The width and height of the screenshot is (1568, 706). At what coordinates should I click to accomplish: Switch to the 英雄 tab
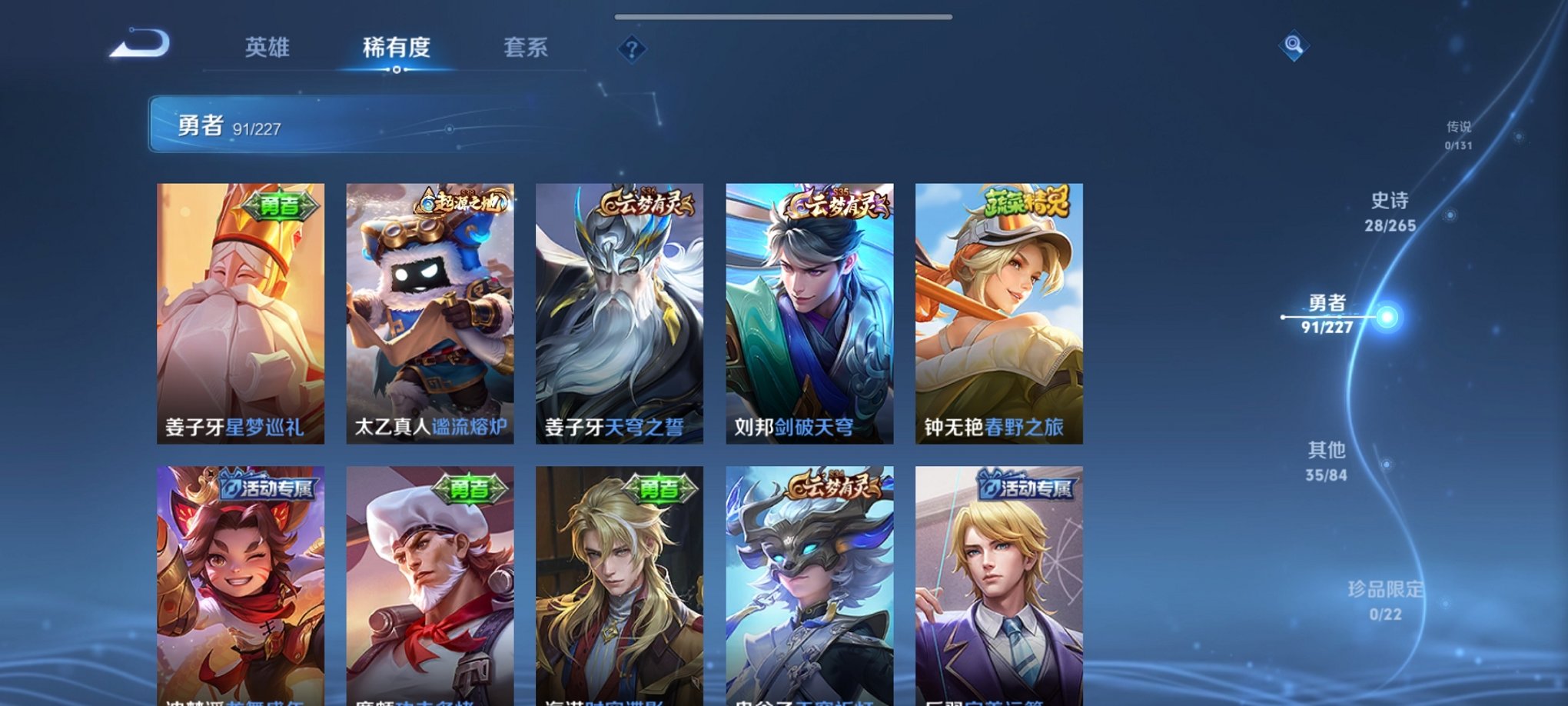[x=267, y=48]
